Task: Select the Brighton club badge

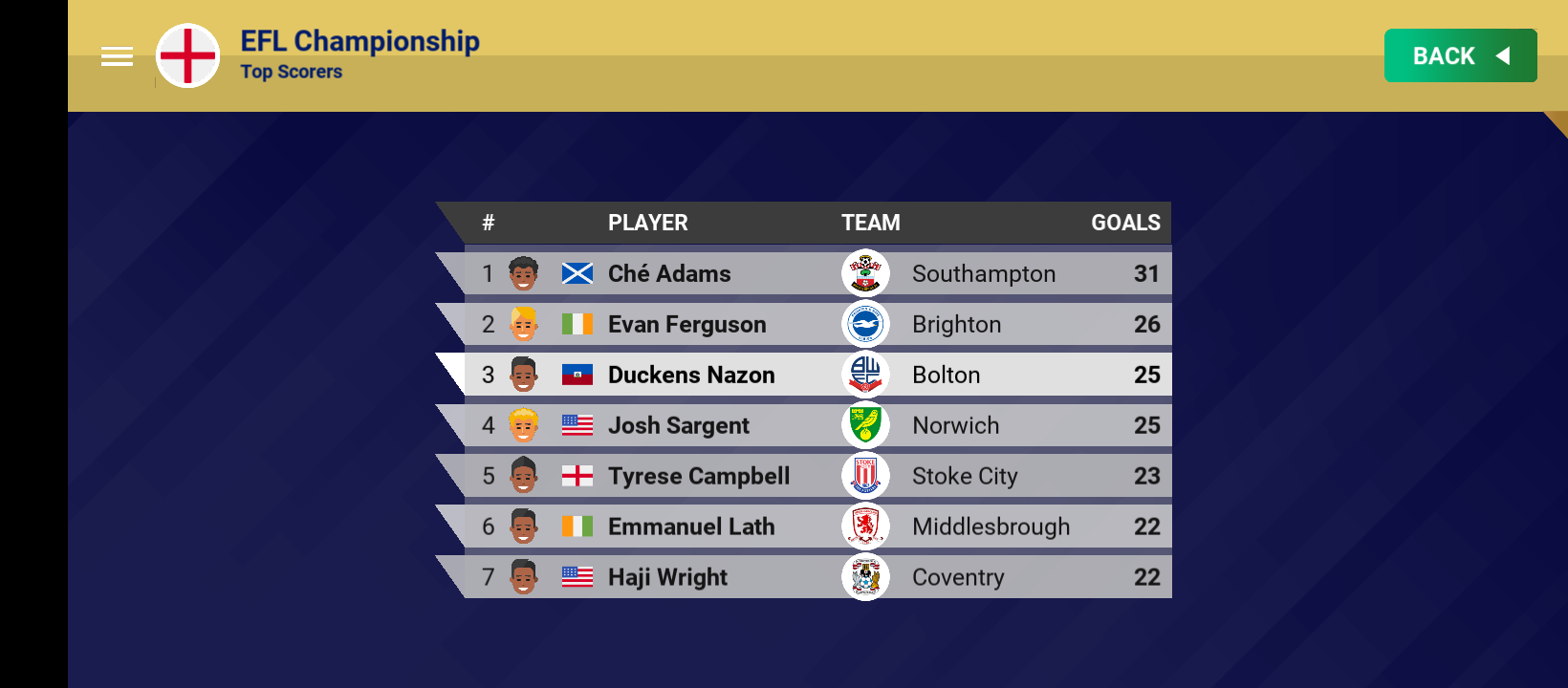Action: click(x=865, y=324)
